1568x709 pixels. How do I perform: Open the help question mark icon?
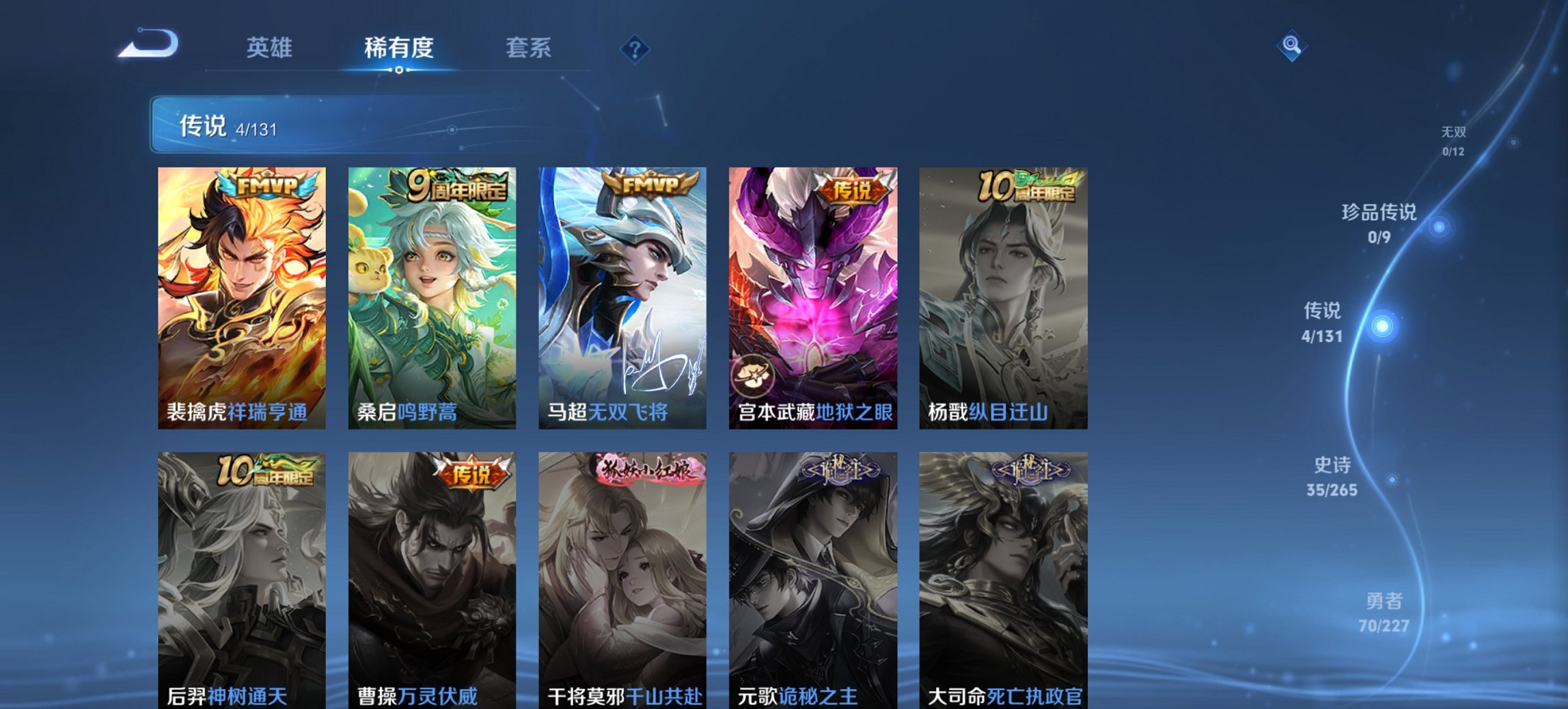(635, 47)
